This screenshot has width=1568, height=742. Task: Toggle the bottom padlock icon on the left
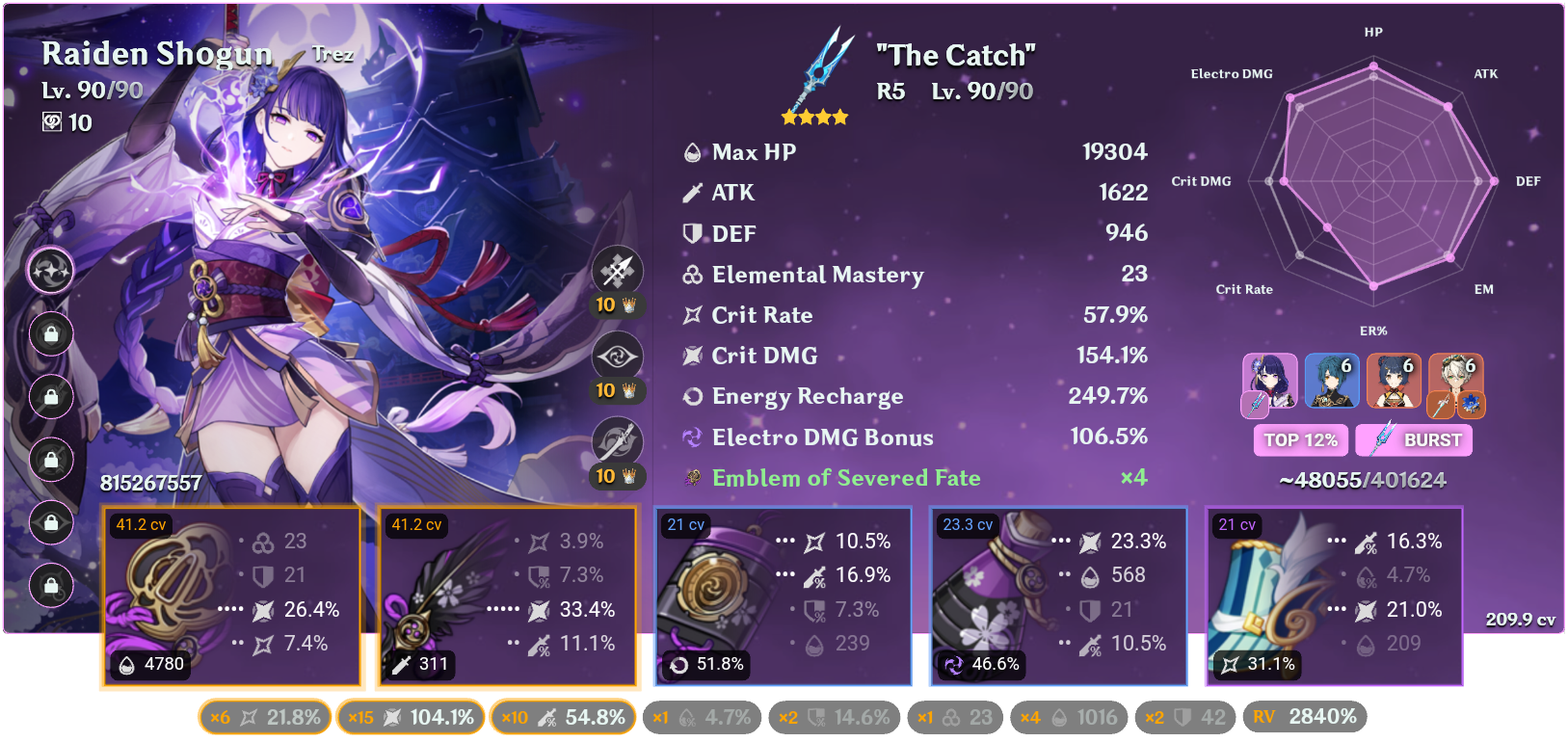51,586
